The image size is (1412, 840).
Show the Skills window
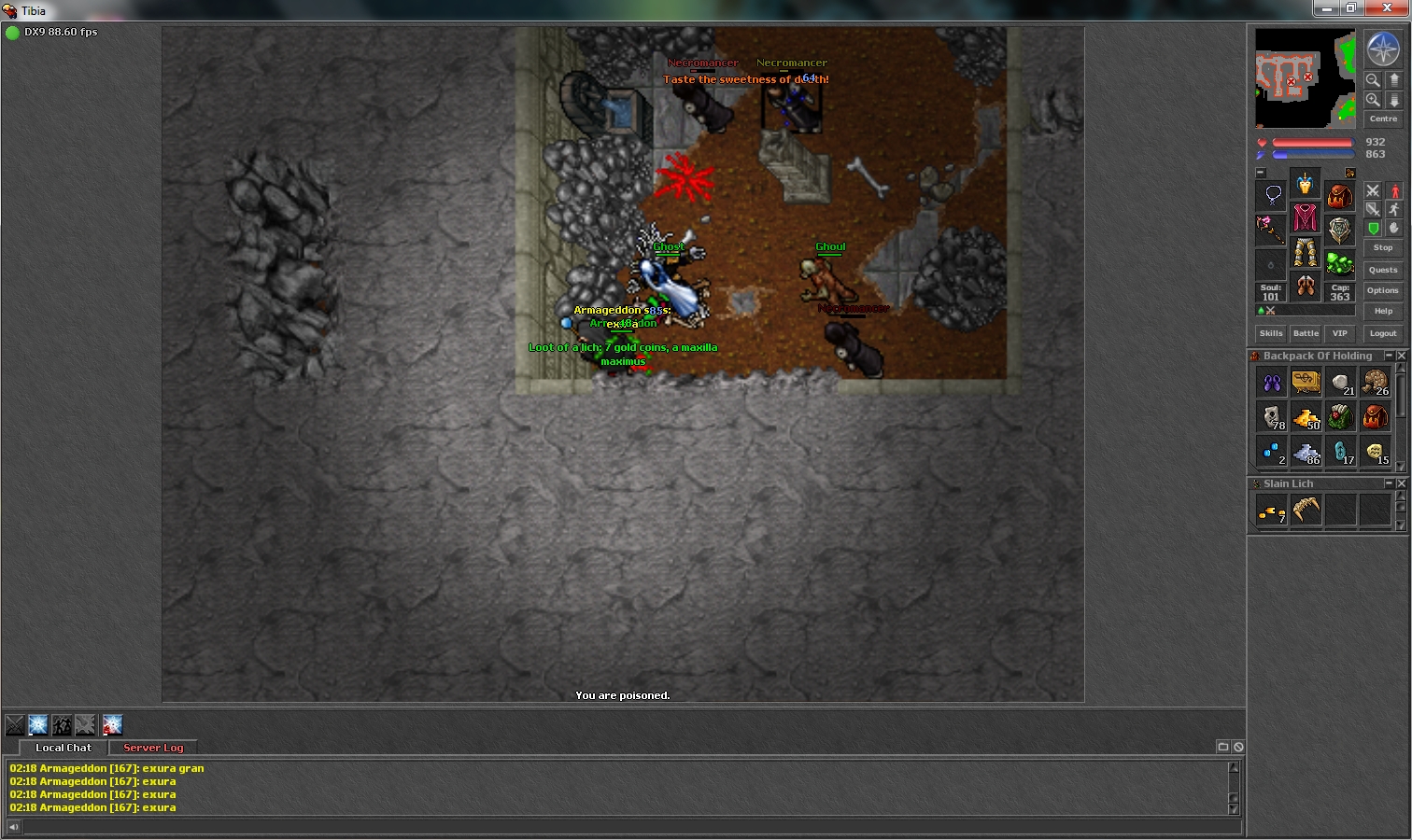[x=1271, y=333]
